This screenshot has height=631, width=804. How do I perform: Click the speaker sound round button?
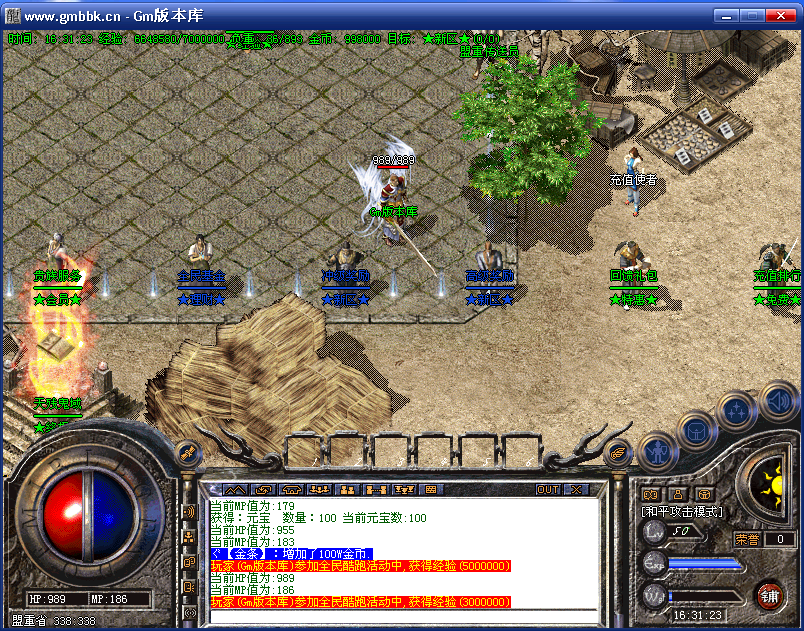780,402
